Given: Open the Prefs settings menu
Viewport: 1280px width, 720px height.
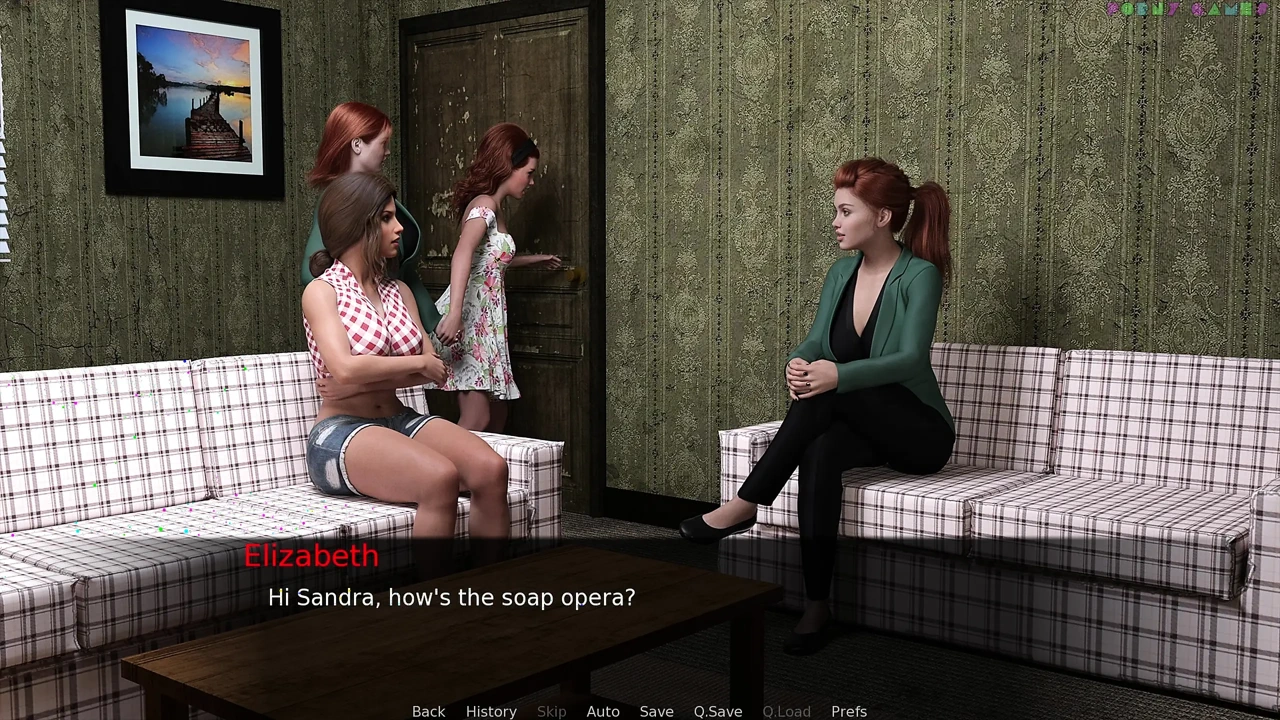Looking at the screenshot, I should point(849,711).
